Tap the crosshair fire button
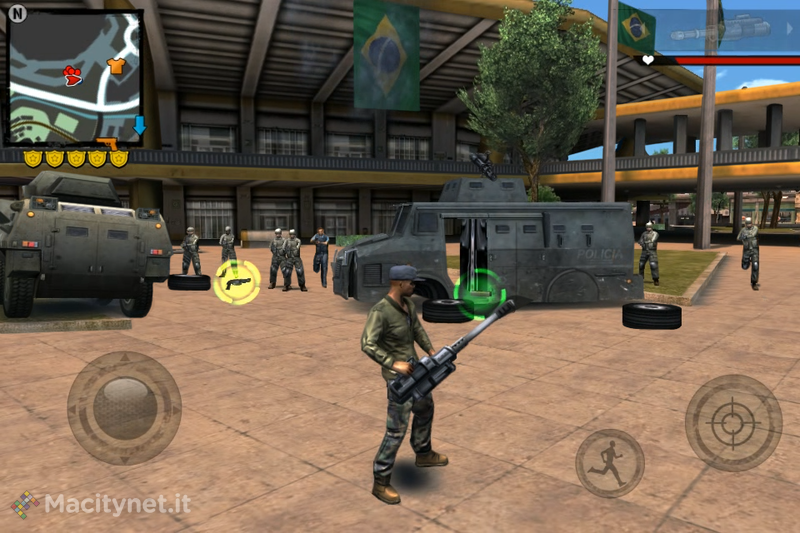This screenshot has width=800, height=533. (733, 423)
